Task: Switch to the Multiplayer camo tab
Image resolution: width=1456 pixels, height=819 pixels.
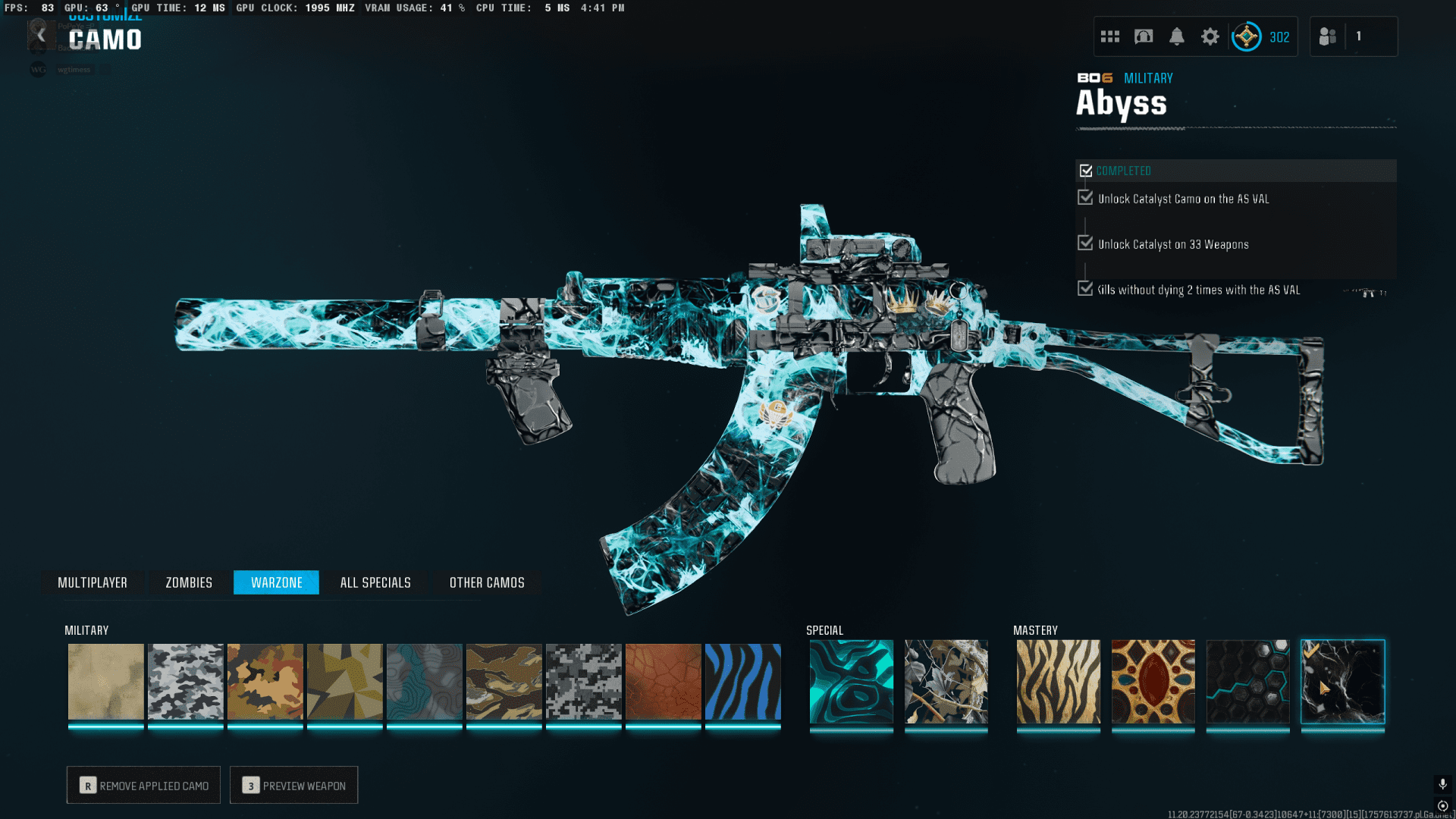Action: (93, 582)
